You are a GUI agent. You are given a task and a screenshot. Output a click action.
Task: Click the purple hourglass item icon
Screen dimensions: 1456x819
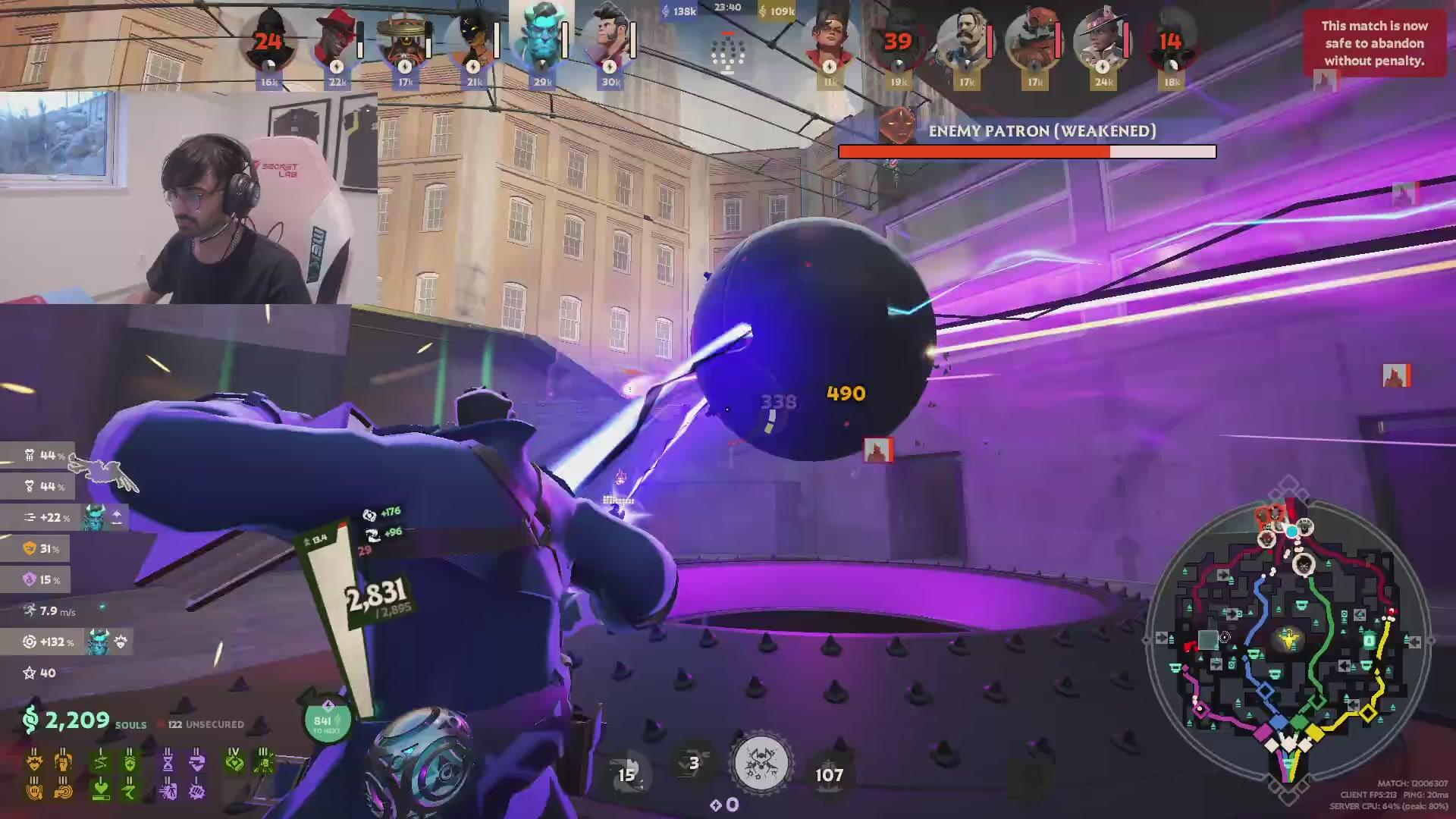point(168,760)
